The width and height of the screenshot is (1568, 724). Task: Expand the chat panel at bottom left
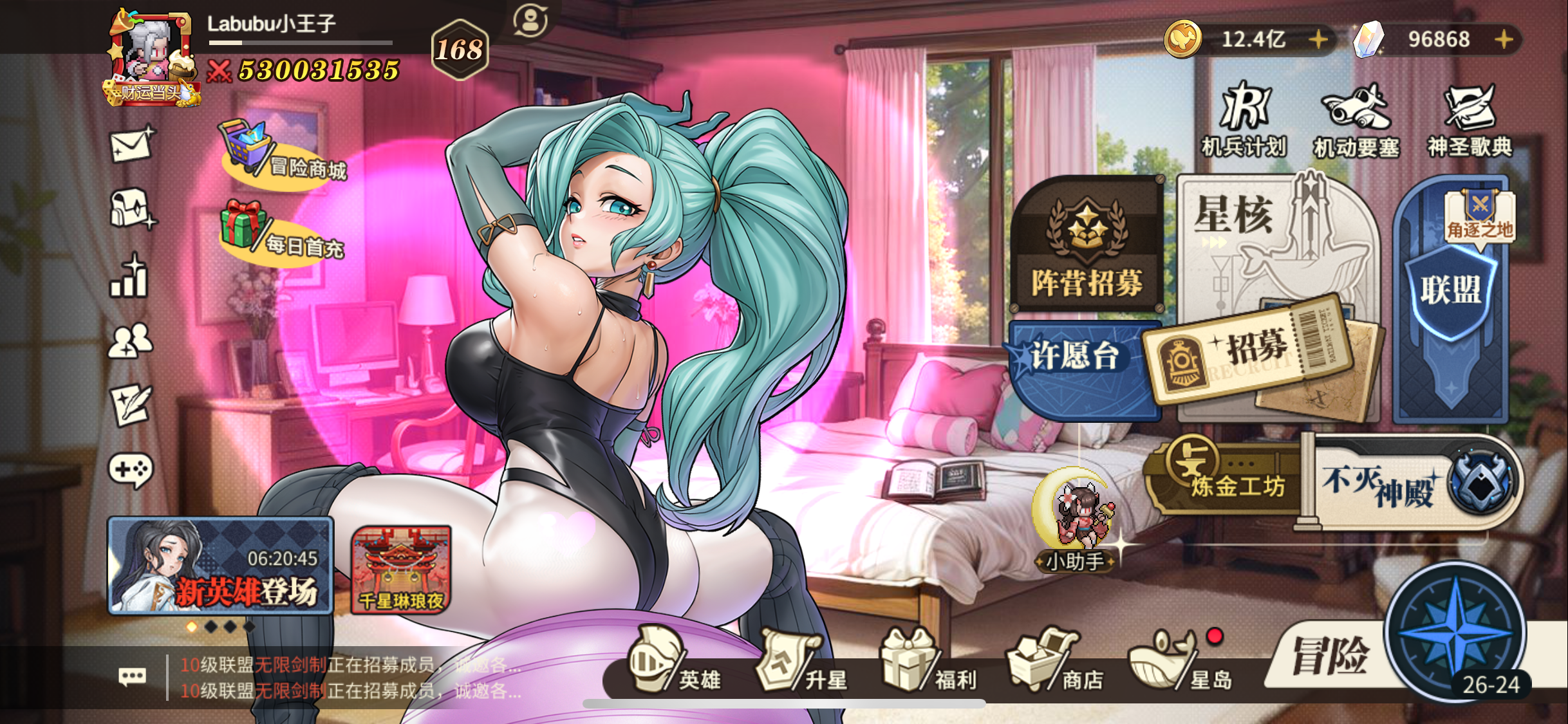pyautogui.click(x=131, y=676)
